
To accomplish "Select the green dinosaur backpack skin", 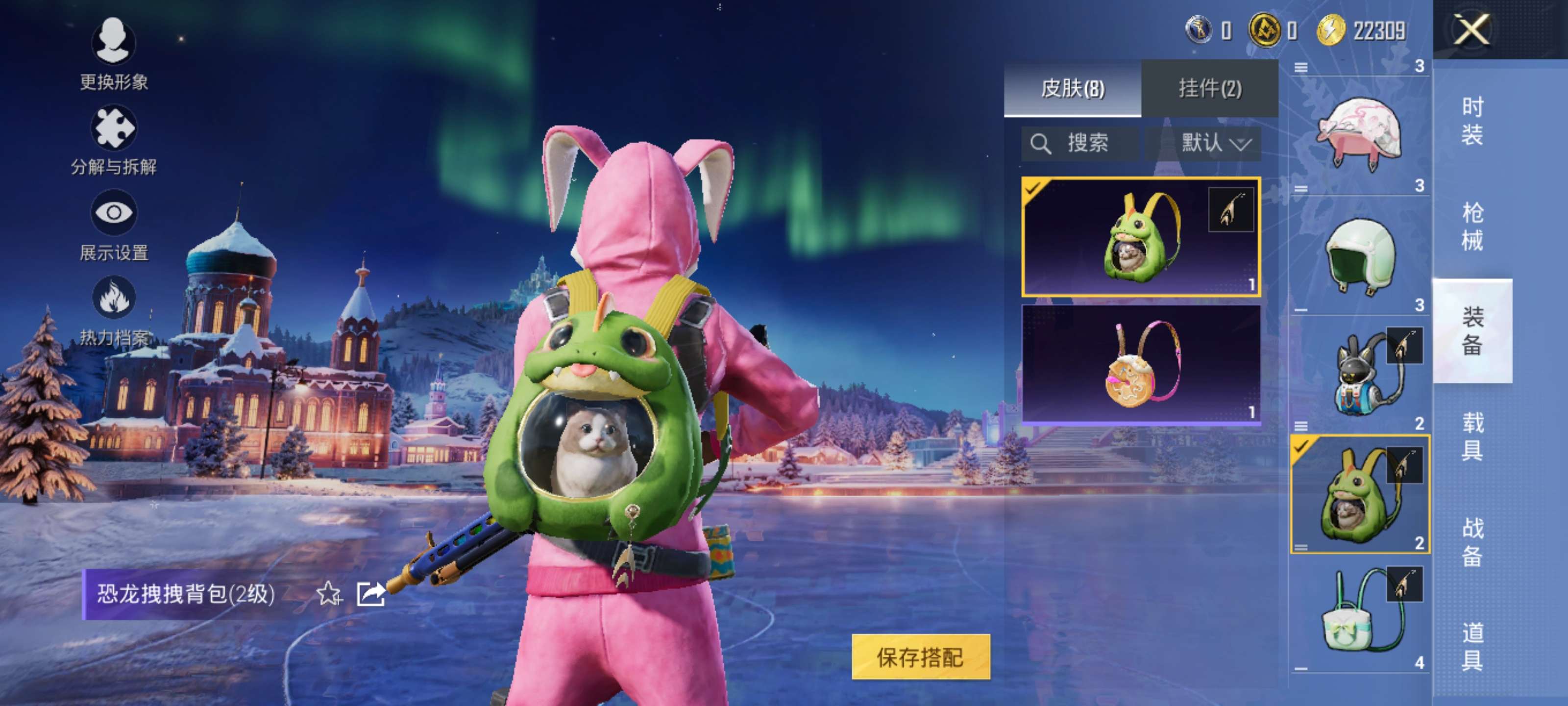I will (x=1140, y=237).
